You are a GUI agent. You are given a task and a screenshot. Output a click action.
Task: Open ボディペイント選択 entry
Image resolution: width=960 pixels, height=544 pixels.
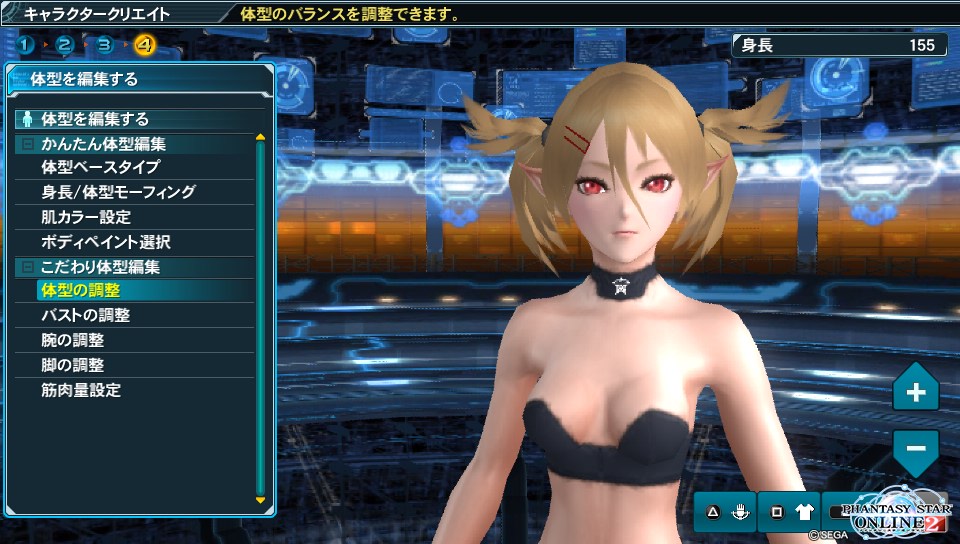(x=106, y=242)
